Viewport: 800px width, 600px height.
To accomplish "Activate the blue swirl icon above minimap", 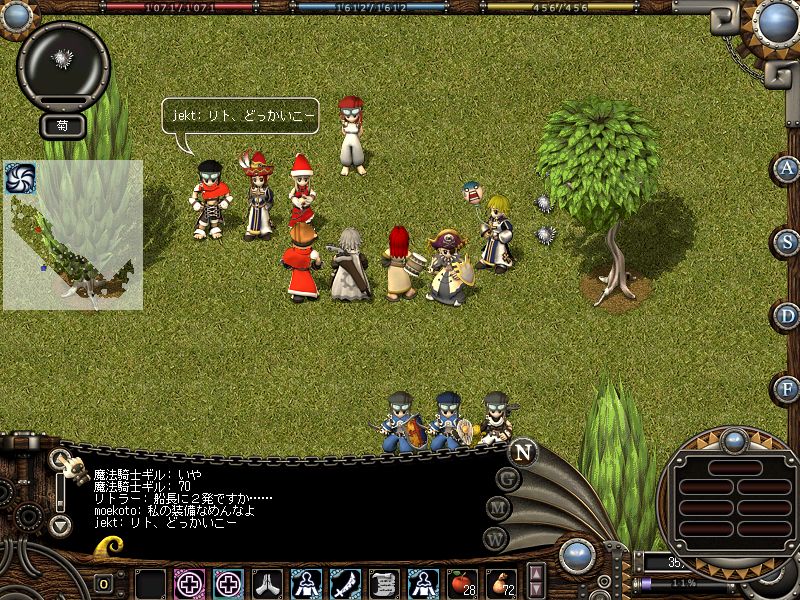I will tap(19, 177).
